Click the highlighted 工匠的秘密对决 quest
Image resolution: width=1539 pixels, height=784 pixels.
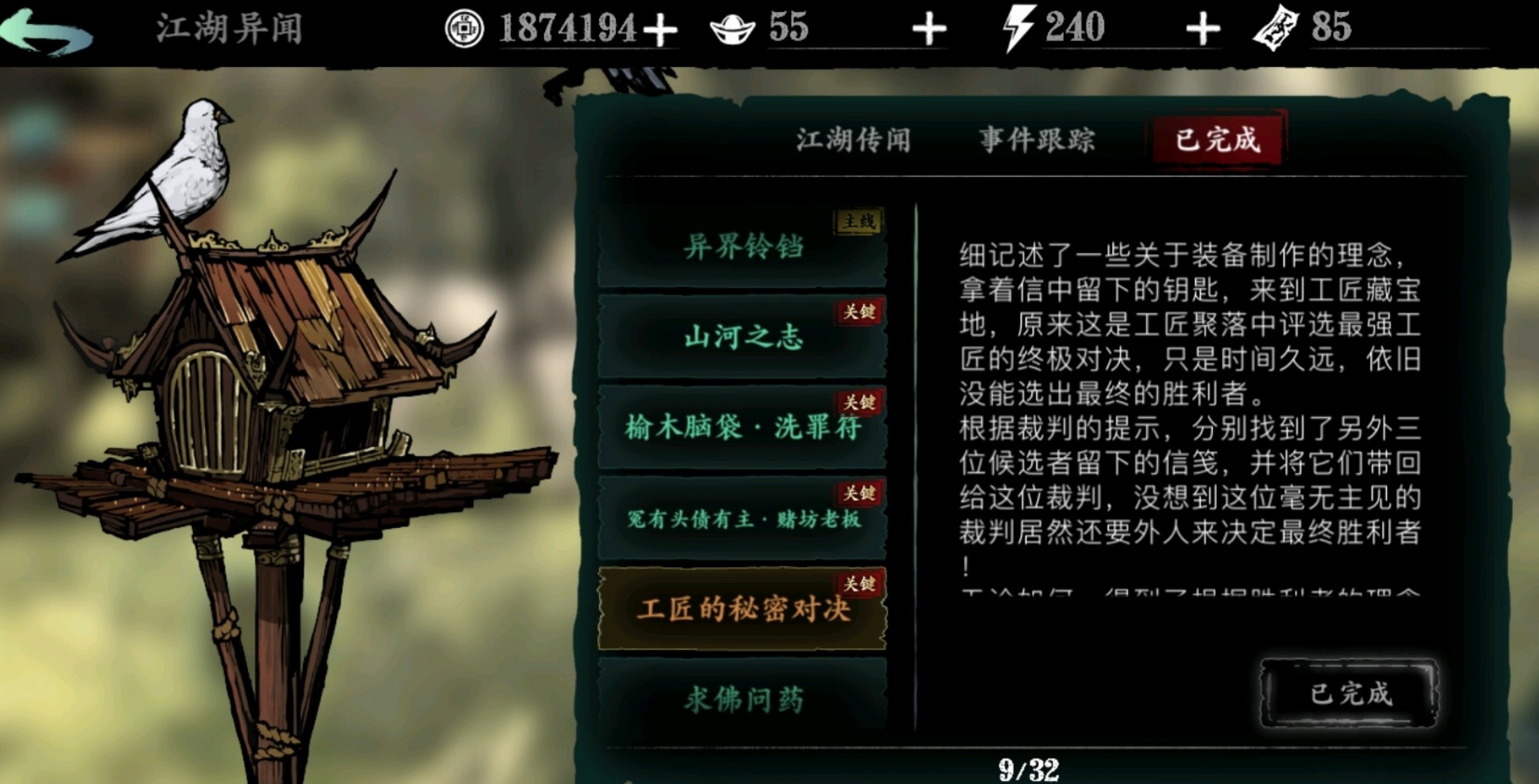pyautogui.click(x=742, y=610)
